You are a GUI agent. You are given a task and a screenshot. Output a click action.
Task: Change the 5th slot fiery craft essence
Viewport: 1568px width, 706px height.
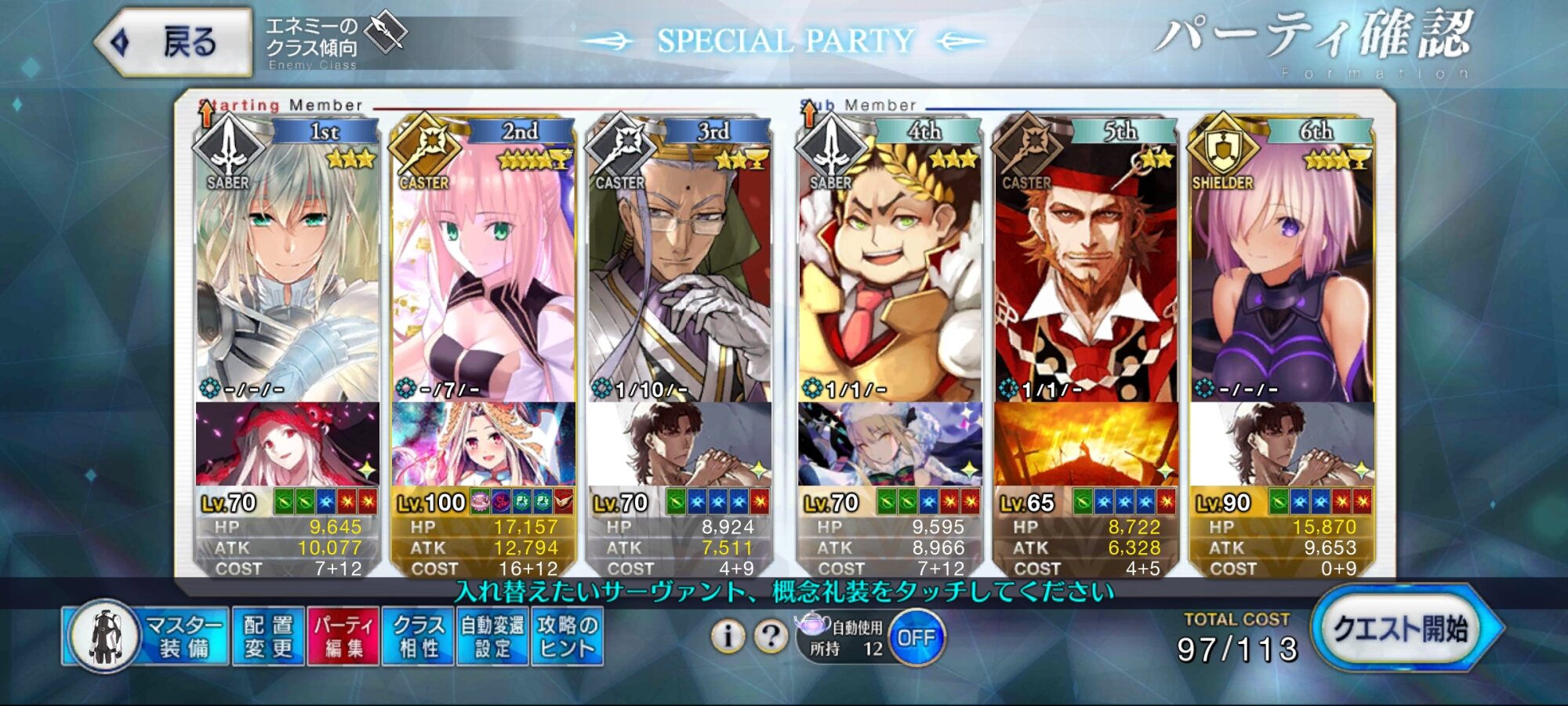pos(1086,444)
